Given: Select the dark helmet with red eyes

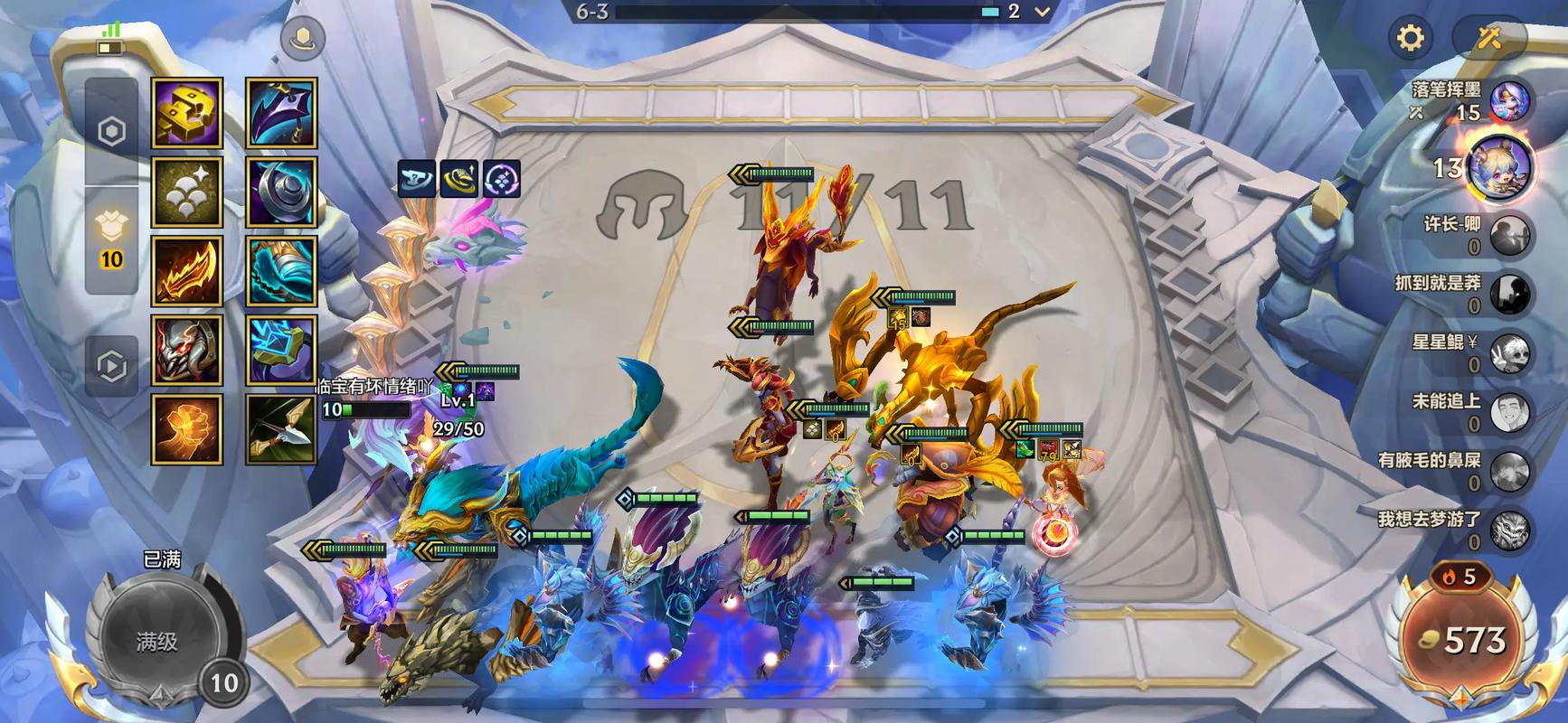Looking at the screenshot, I should click(x=186, y=351).
